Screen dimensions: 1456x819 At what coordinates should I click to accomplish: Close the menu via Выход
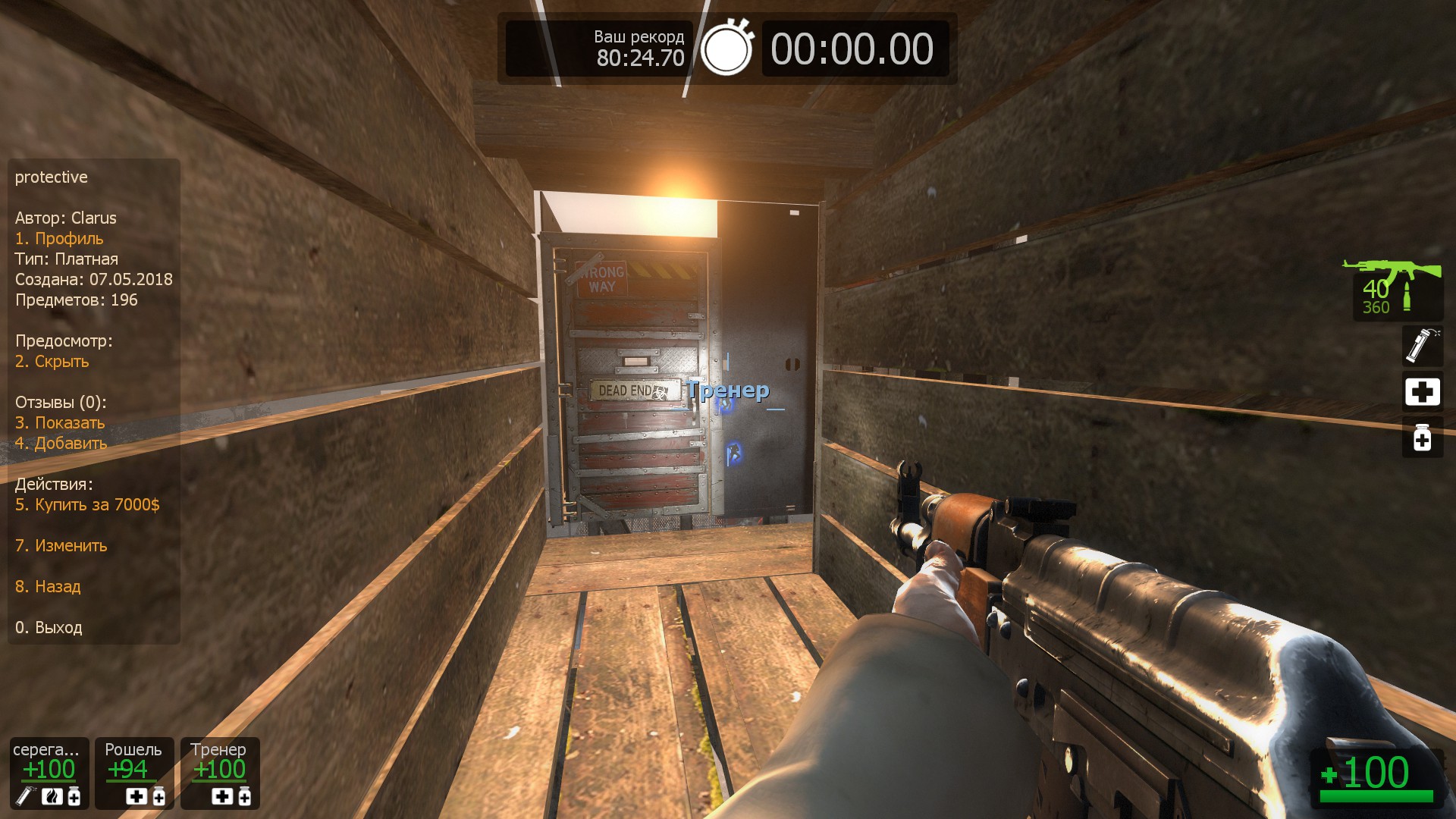point(49,628)
